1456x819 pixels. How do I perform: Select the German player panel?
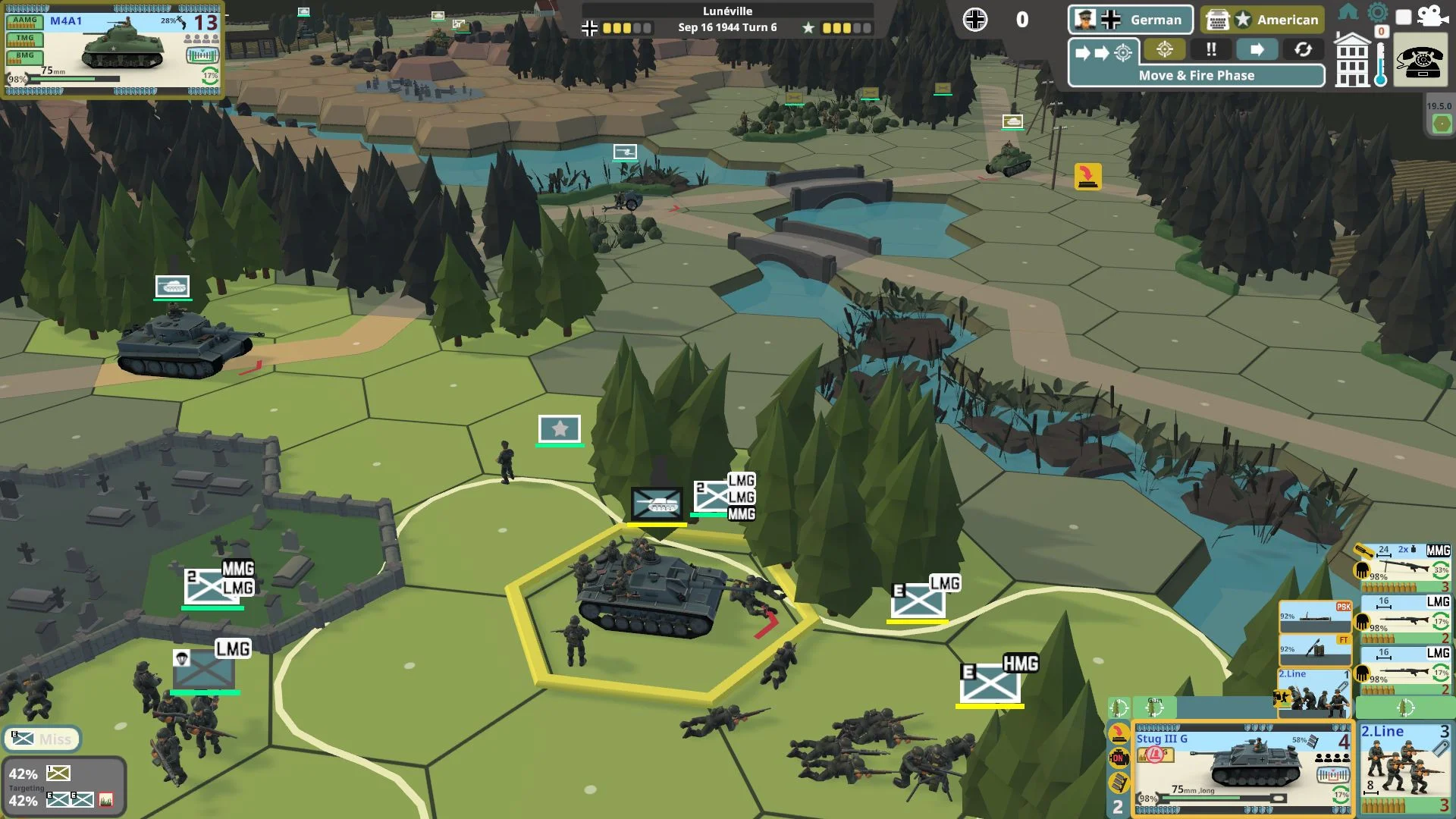pos(1130,20)
